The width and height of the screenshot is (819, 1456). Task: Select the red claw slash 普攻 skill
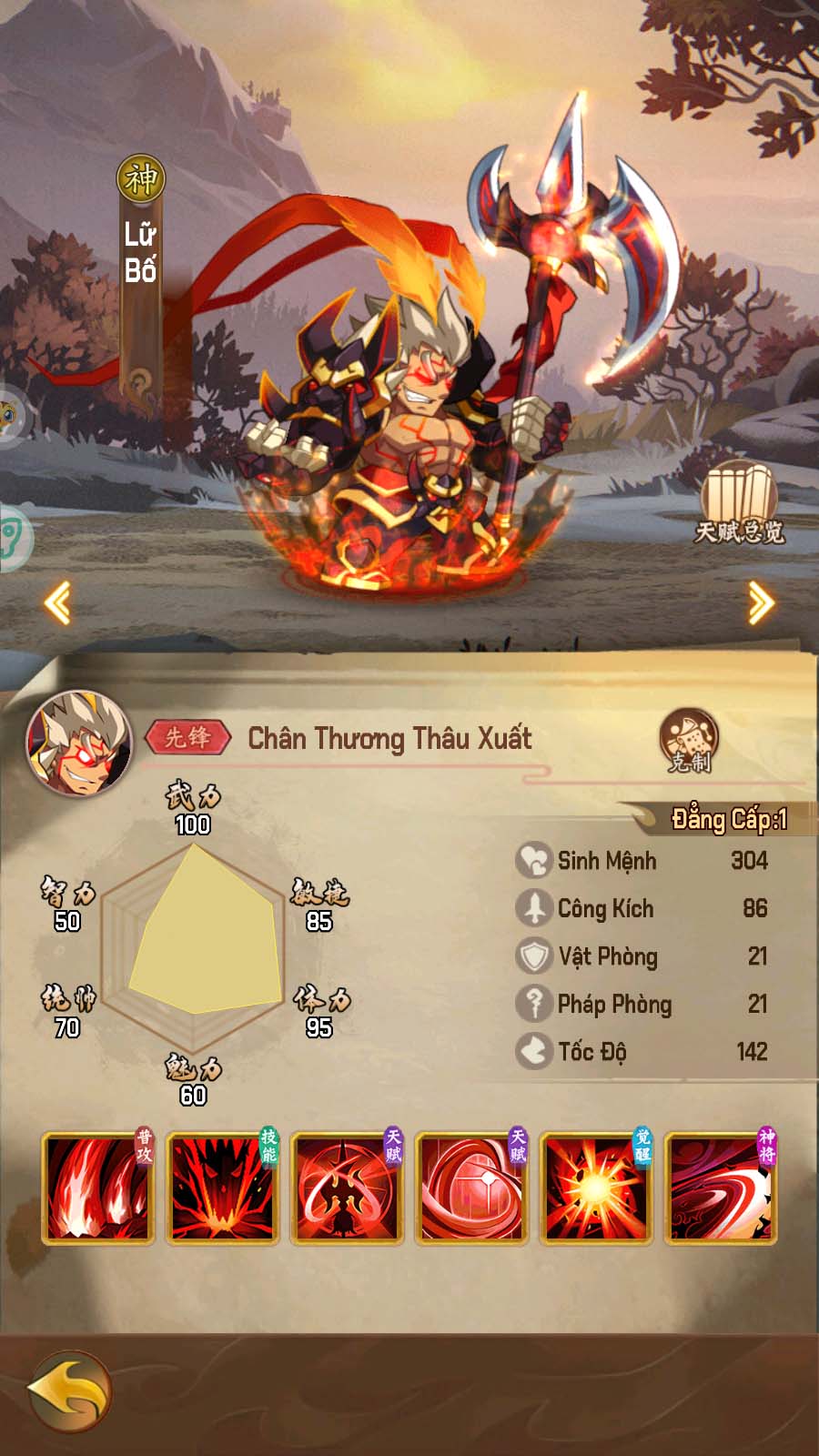(97, 1188)
